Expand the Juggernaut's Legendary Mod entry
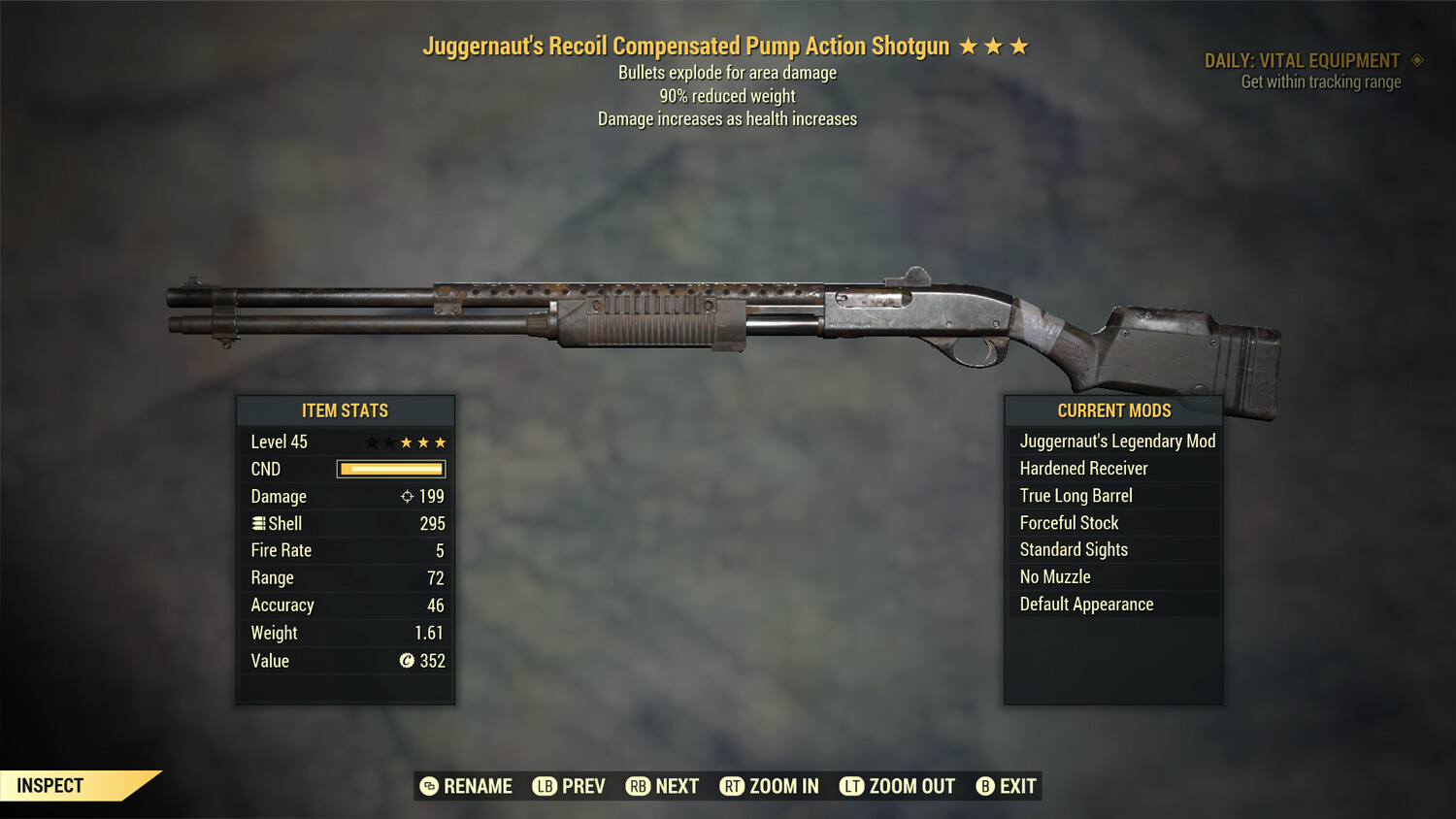Screen dimensions: 1456x819 click(1116, 441)
